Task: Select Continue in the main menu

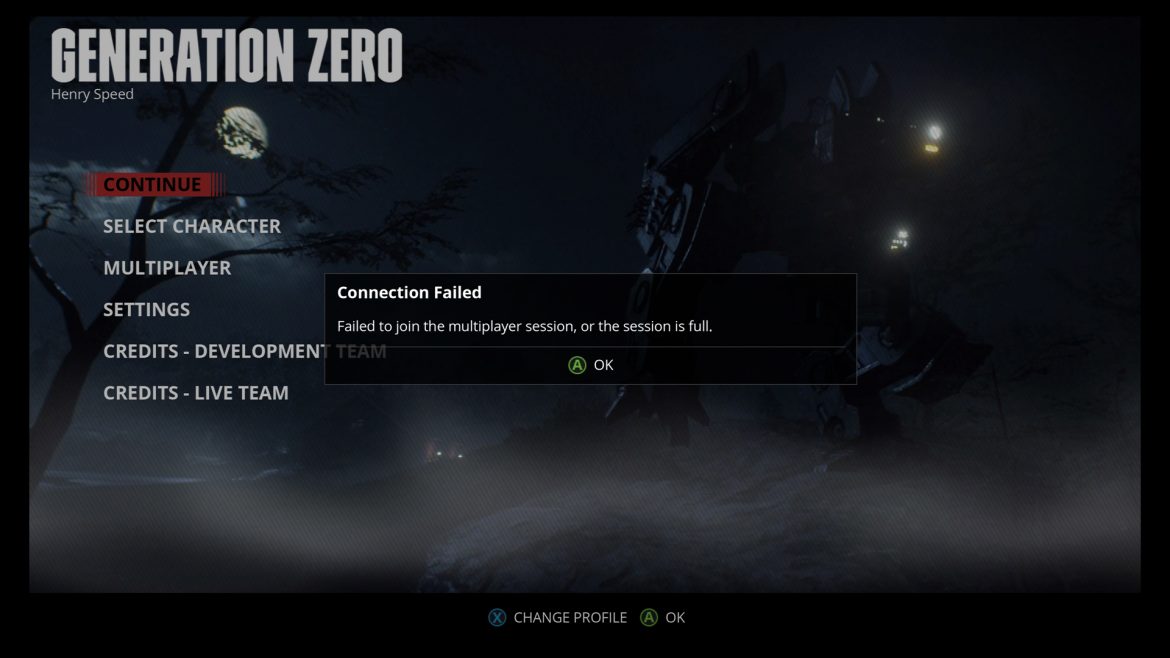Action: pyautogui.click(x=152, y=185)
